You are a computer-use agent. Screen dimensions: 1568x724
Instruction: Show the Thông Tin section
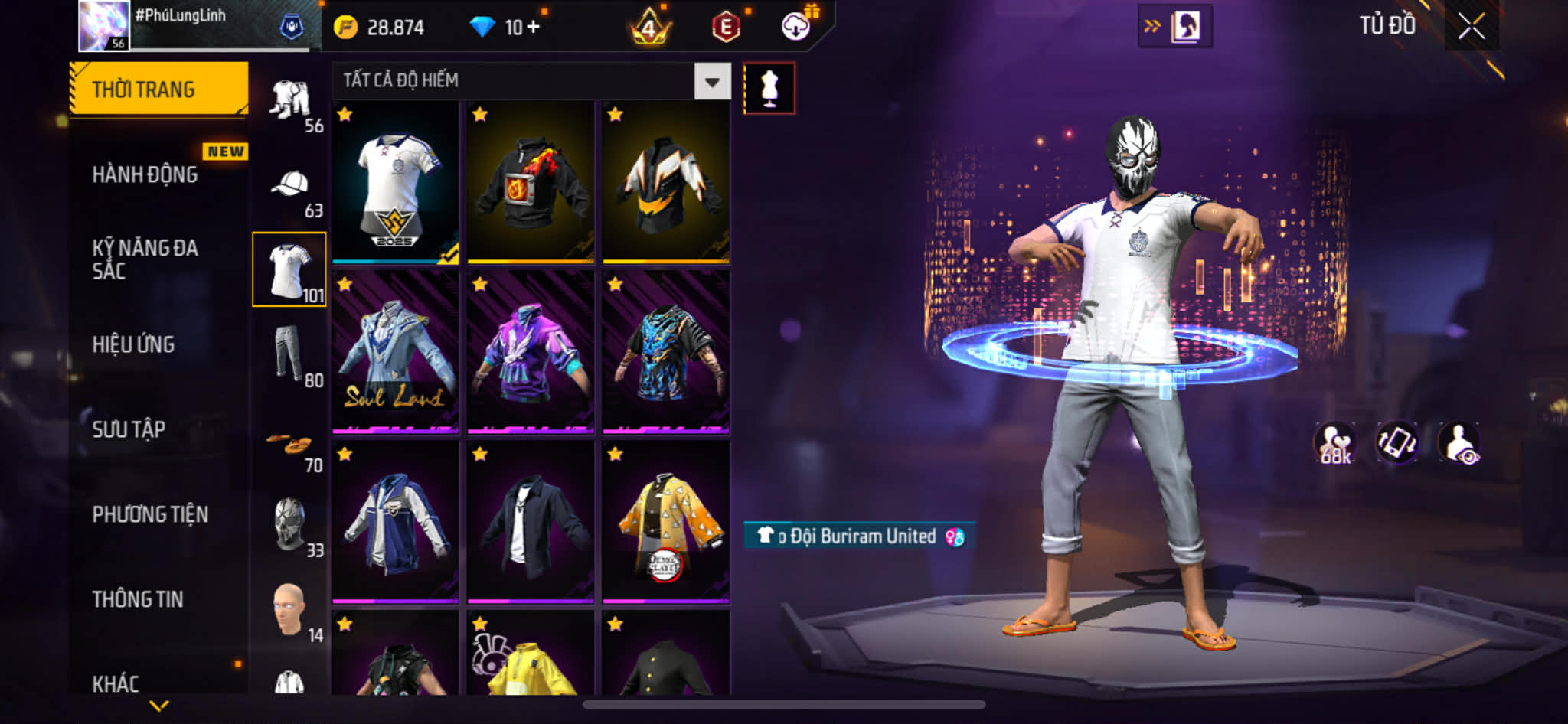point(138,599)
